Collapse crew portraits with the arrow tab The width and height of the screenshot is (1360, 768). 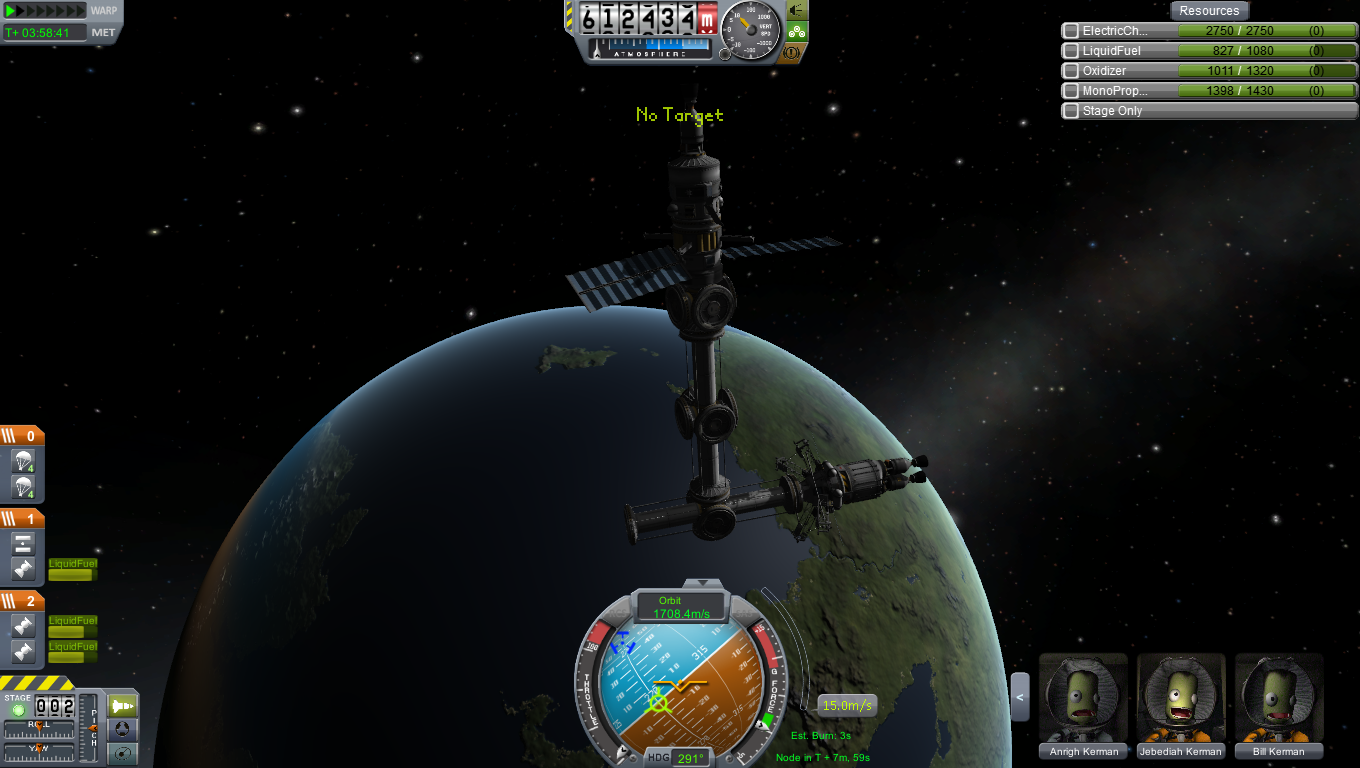[x=1020, y=697]
